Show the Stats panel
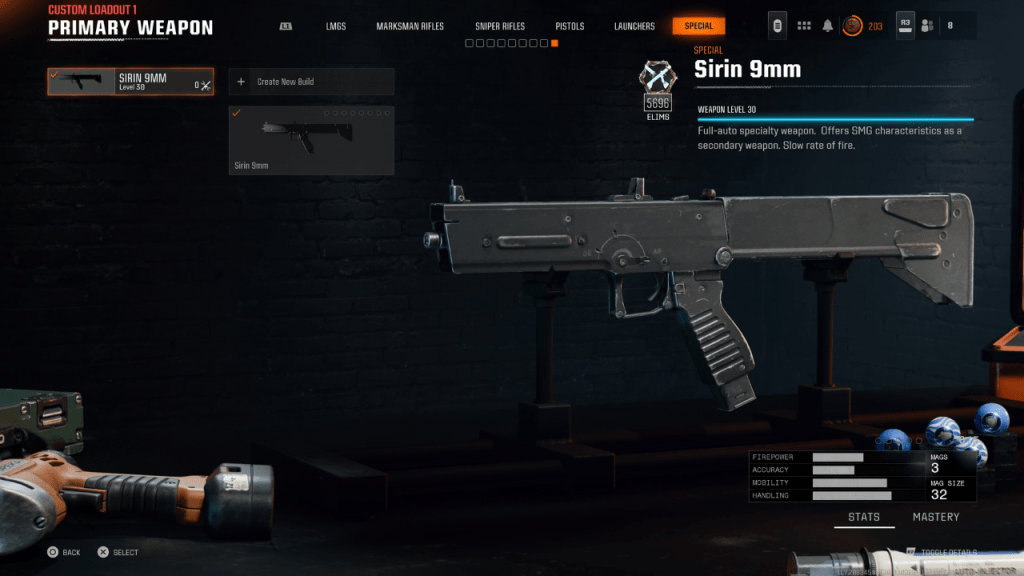Viewport: 1024px width, 576px height. coord(864,517)
